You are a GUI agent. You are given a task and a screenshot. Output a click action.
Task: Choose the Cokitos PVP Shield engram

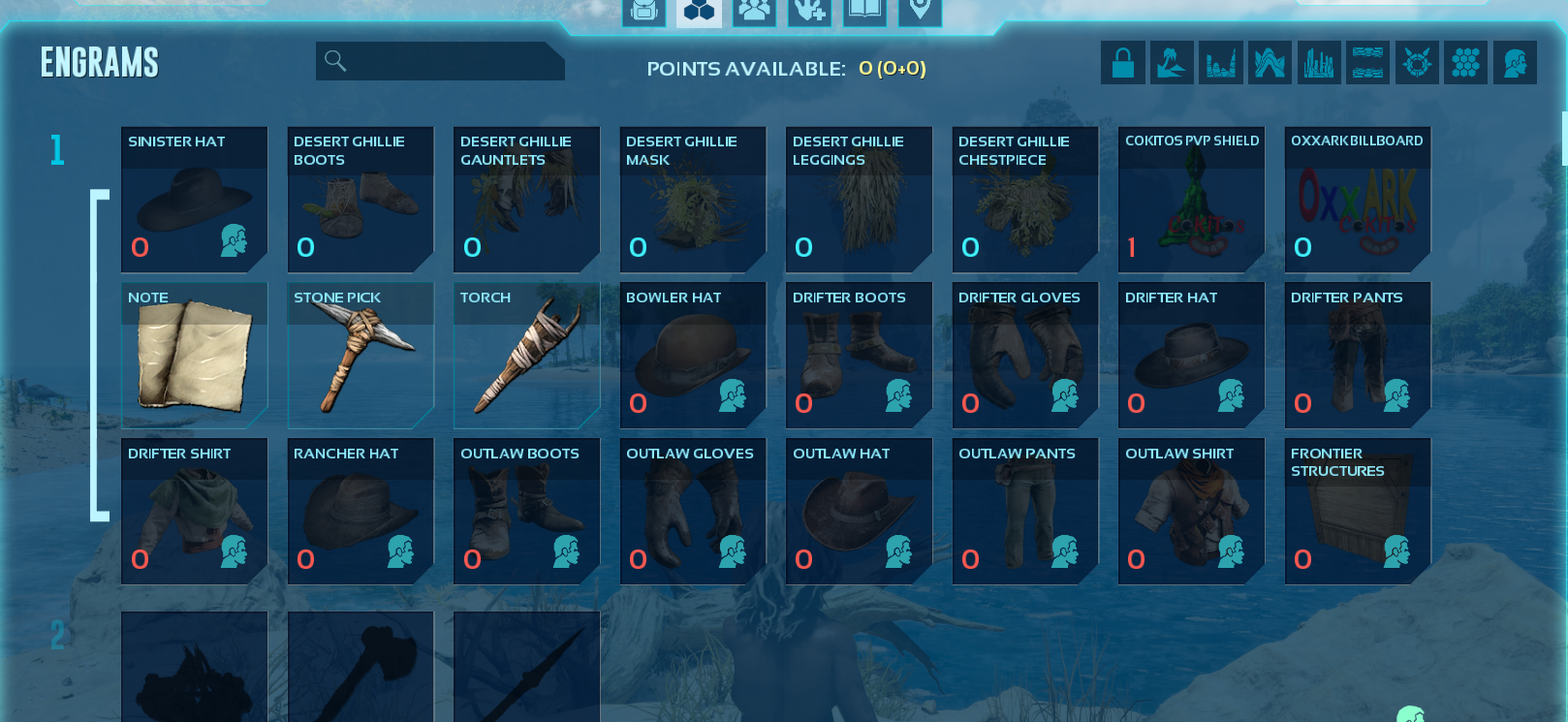click(1191, 200)
